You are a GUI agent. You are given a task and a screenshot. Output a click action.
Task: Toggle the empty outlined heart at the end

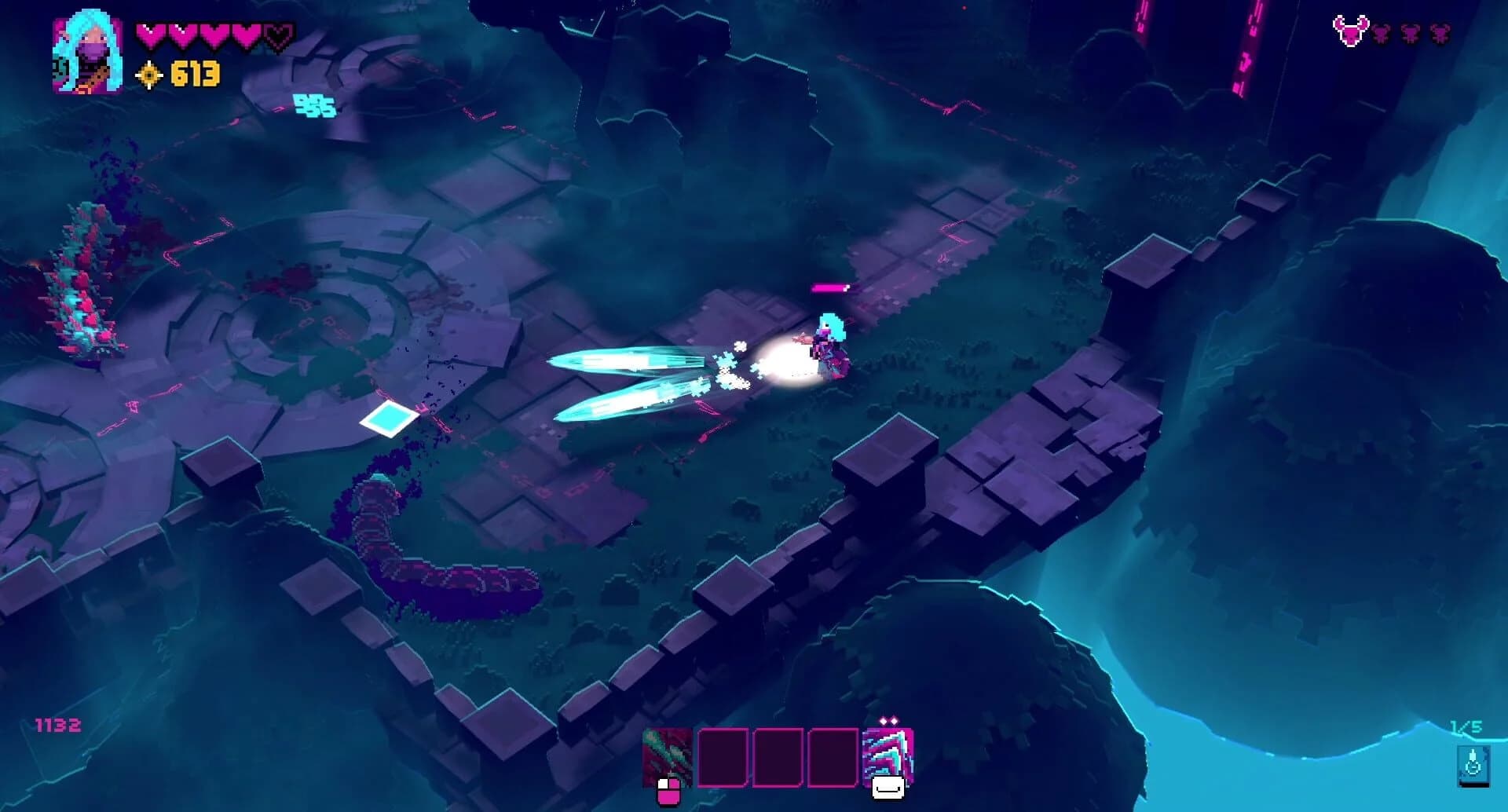279,35
